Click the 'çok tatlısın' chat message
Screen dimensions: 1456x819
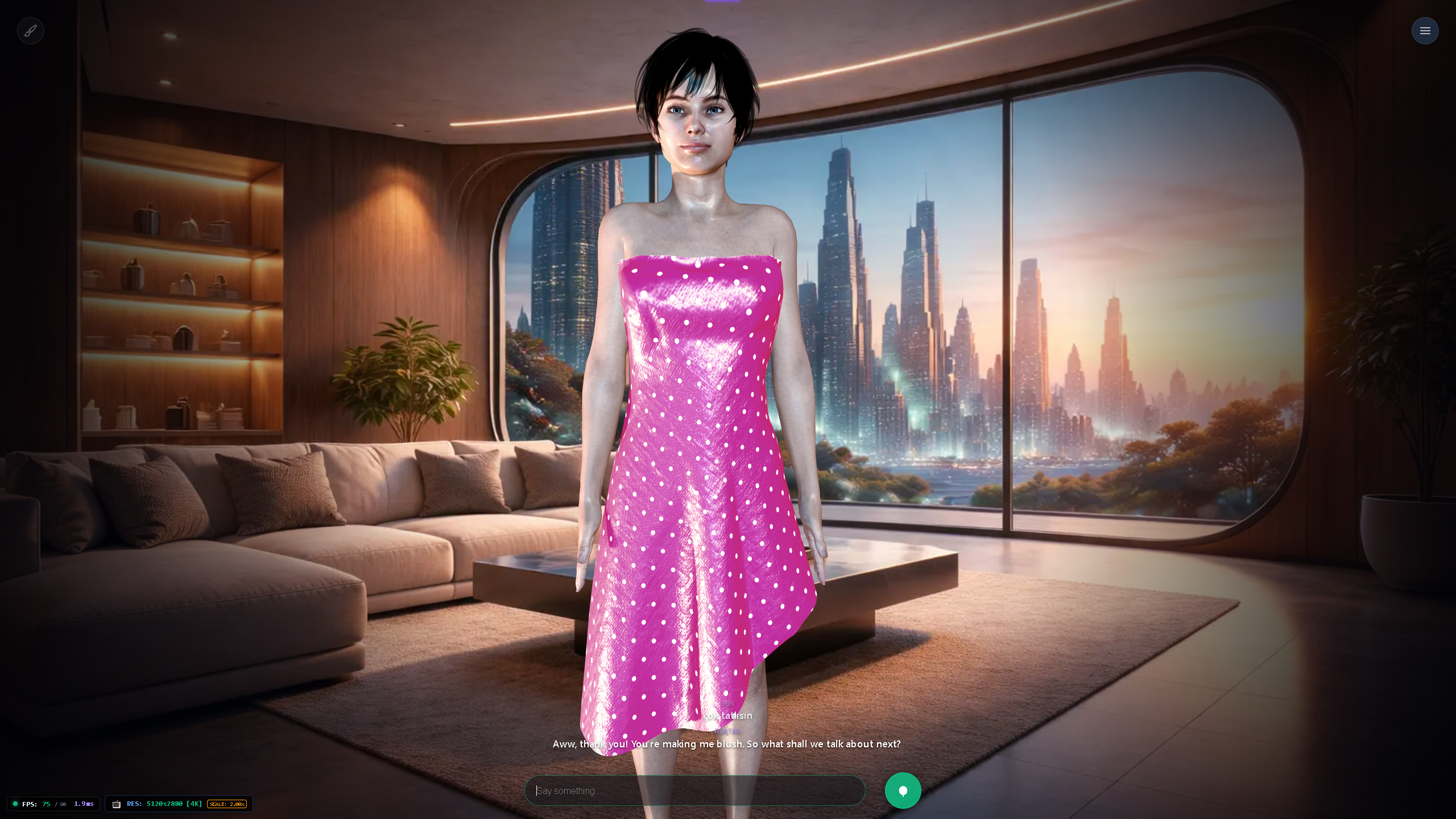(x=729, y=715)
